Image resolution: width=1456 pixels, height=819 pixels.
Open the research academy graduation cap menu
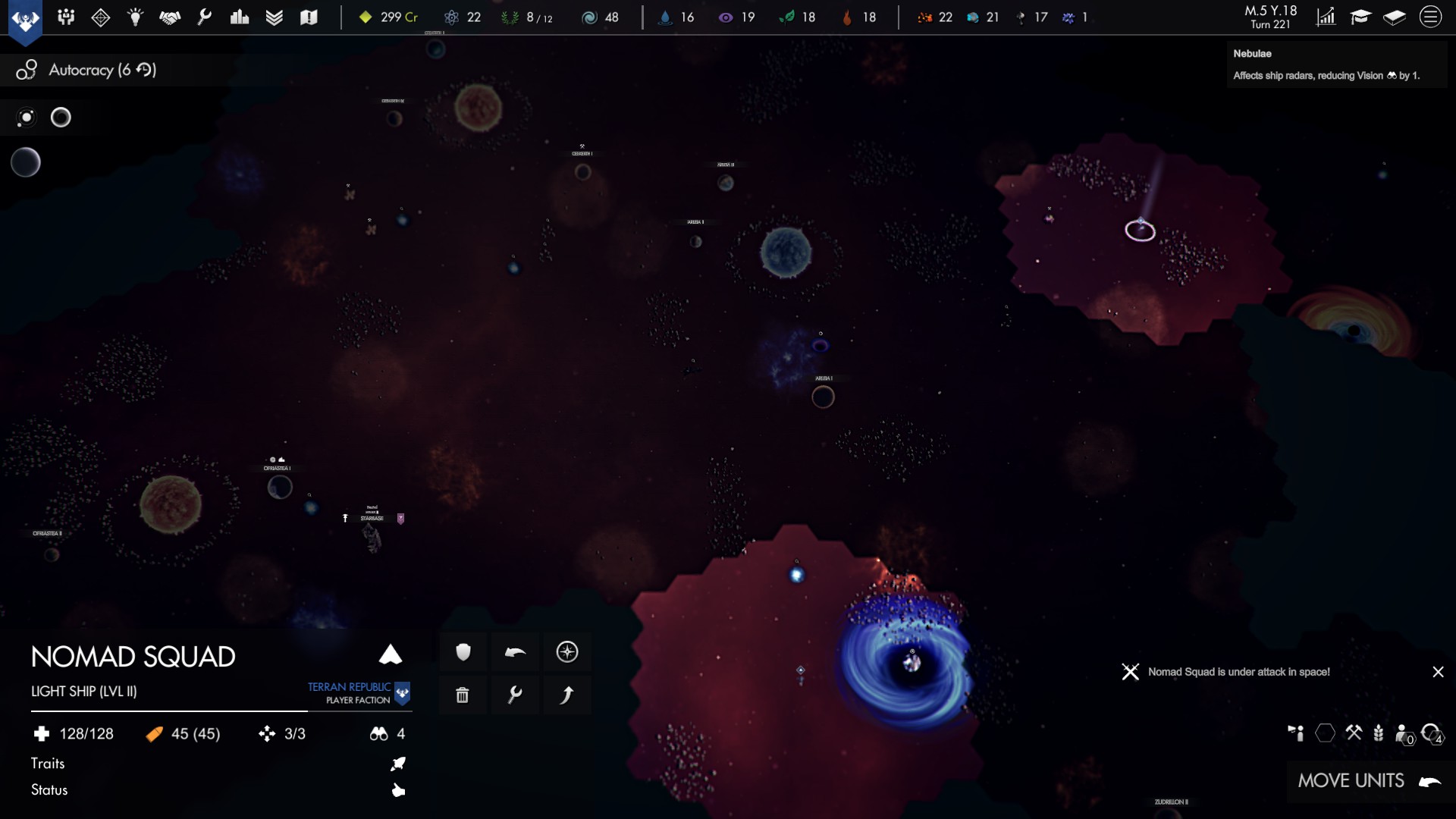tap(1360, 16)
